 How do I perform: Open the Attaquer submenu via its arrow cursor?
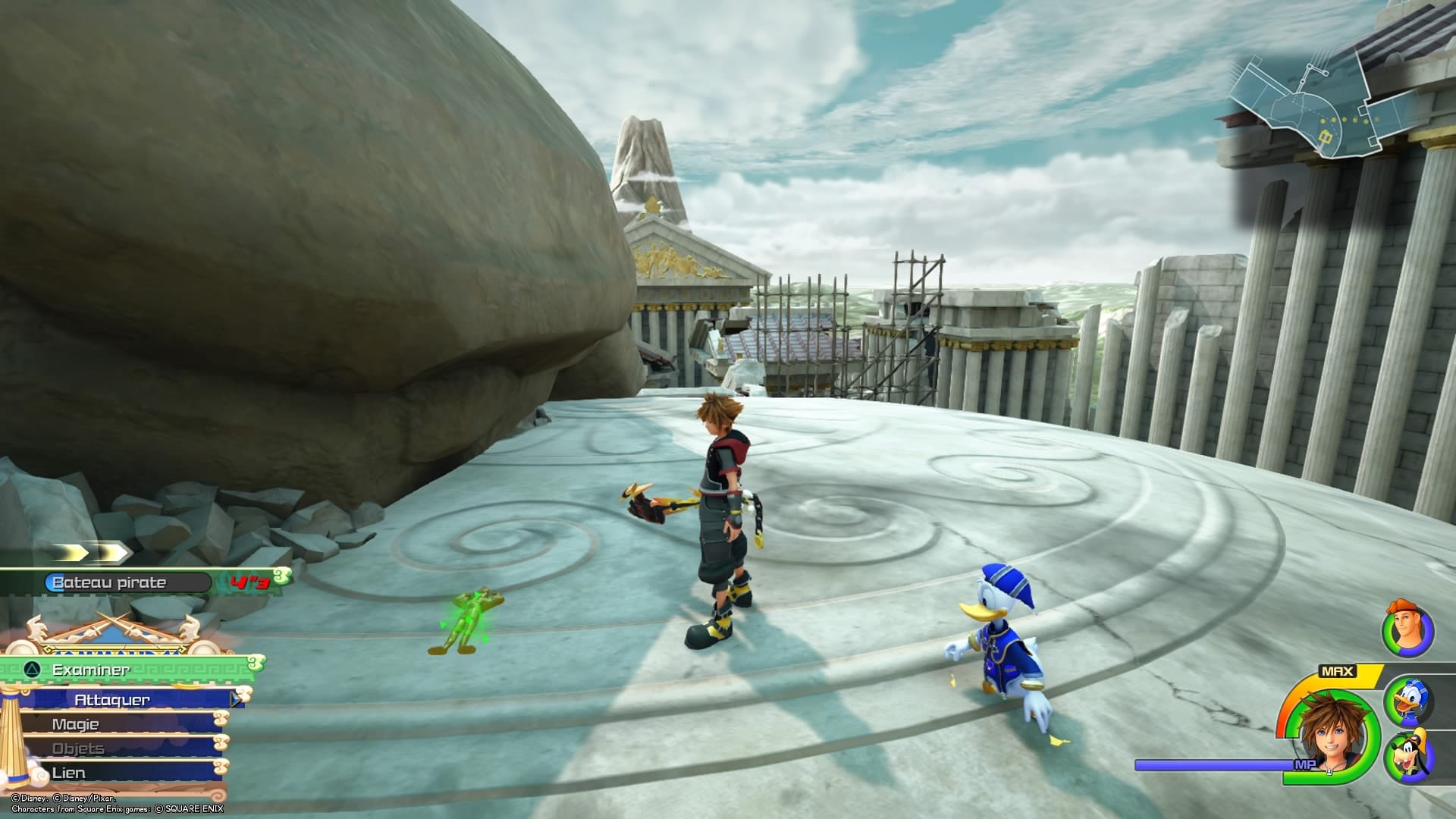pos(235,701)
